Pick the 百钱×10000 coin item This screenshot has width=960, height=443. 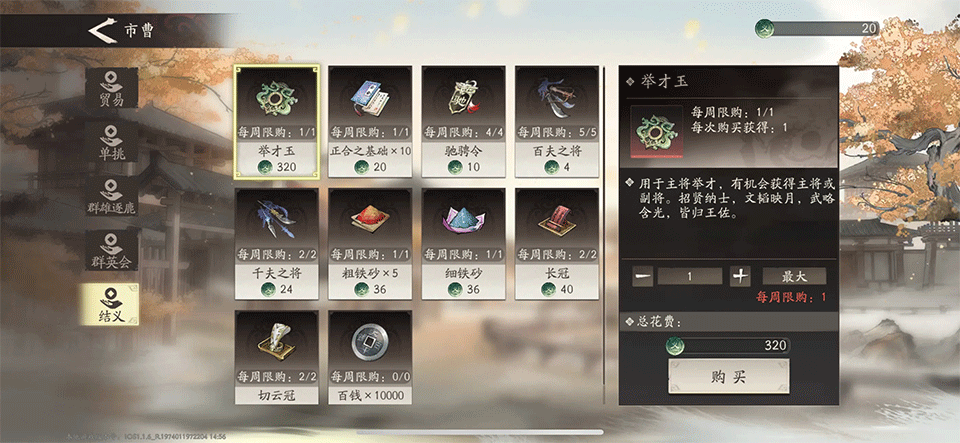click(x=370, y=357)
